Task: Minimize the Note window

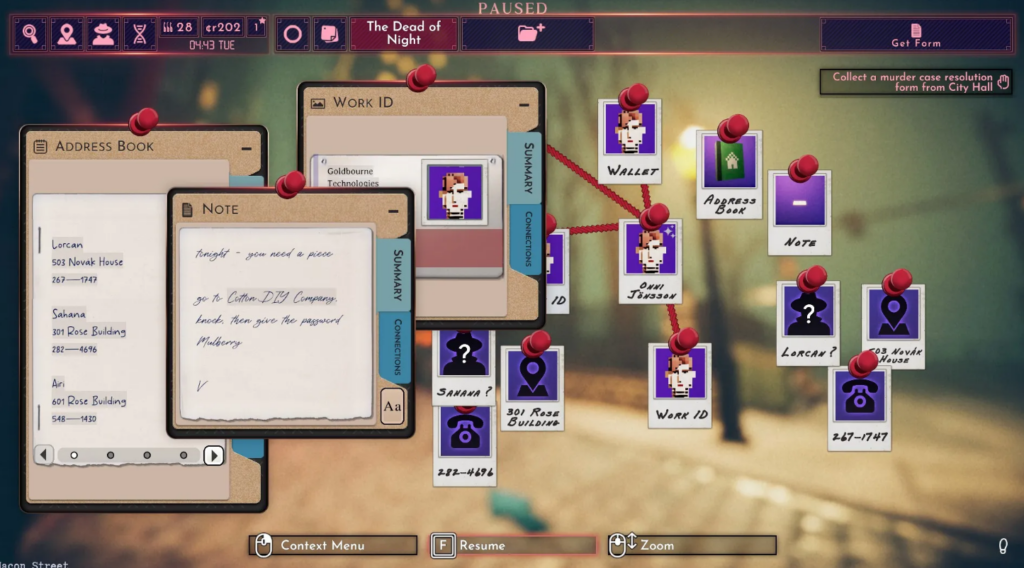Action: pos(393,209)
